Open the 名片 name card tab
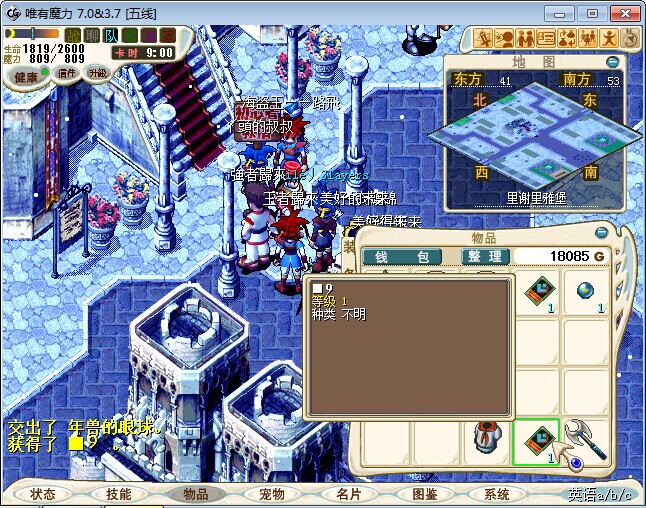 click(x=347, y=494)
